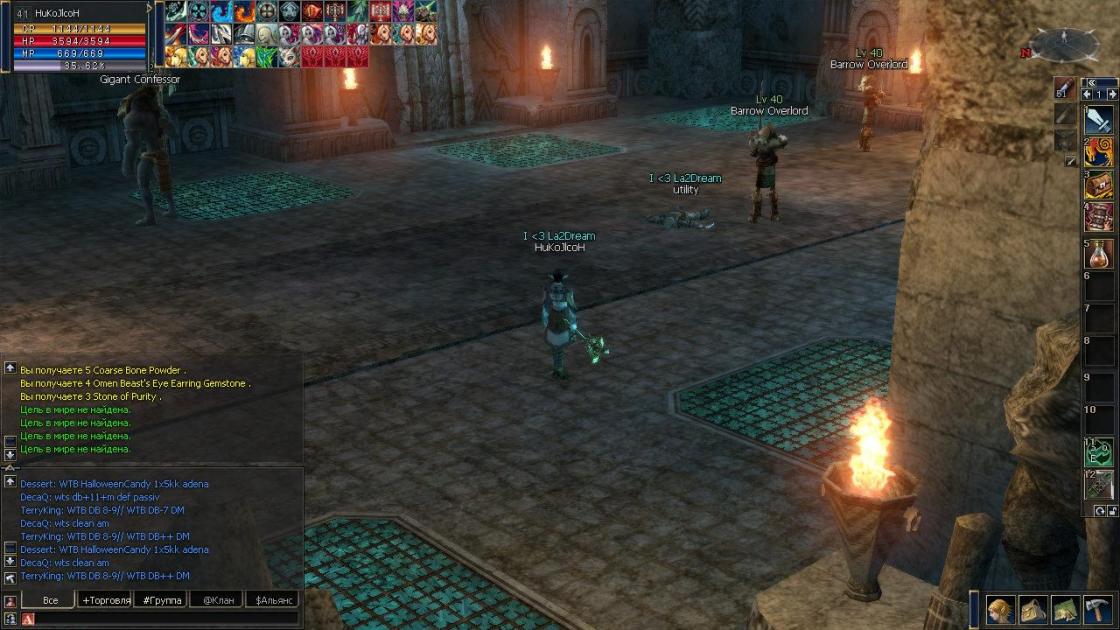Use the sword attack skill in slot 1
The height and width of the screenshot is (630, 1120).
click(x=1099, y=121)
